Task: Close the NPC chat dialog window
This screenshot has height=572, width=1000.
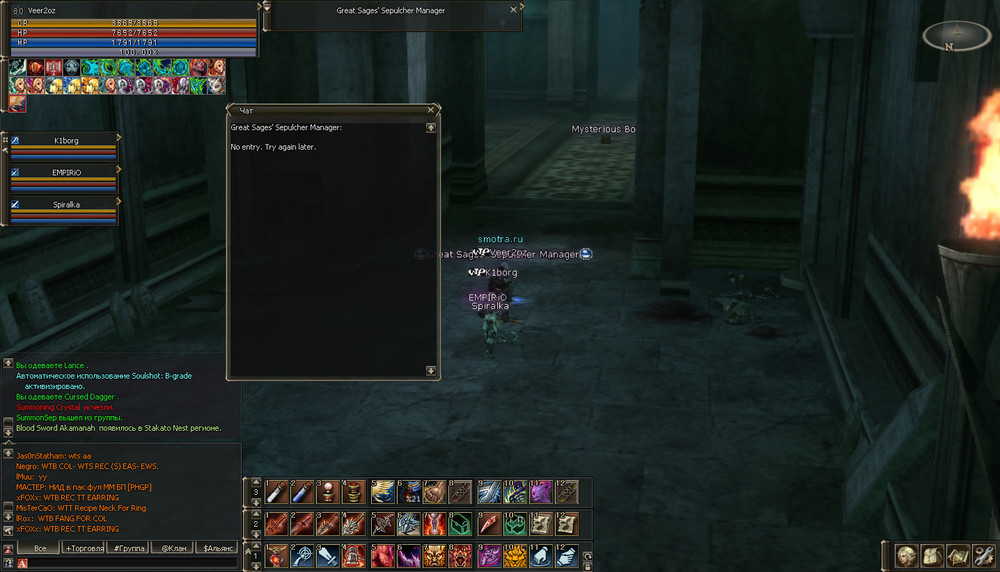Action: tap(431, 109)
